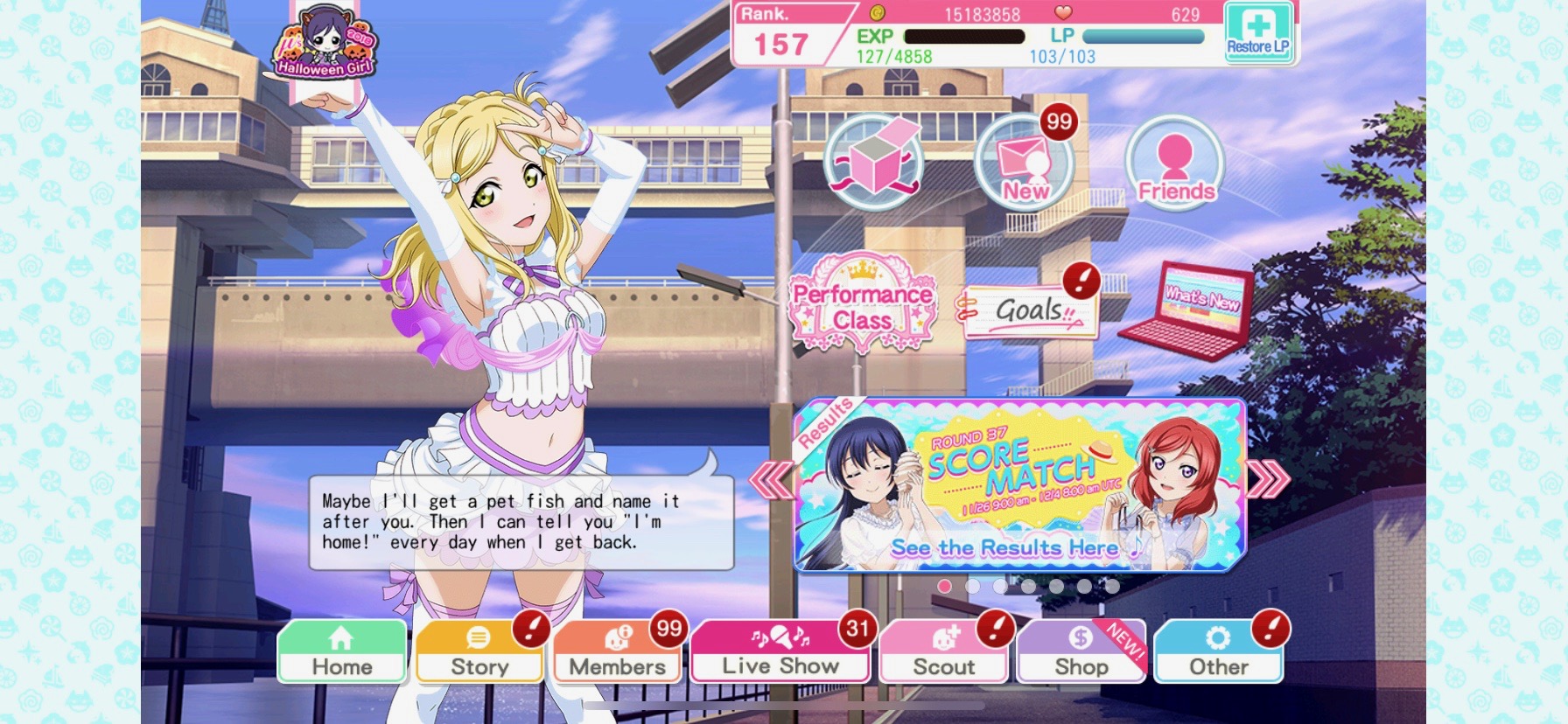Open the pink present box icon
Image resolution: width=1568 pixels, height=724 pixels.
pos(874,162)
